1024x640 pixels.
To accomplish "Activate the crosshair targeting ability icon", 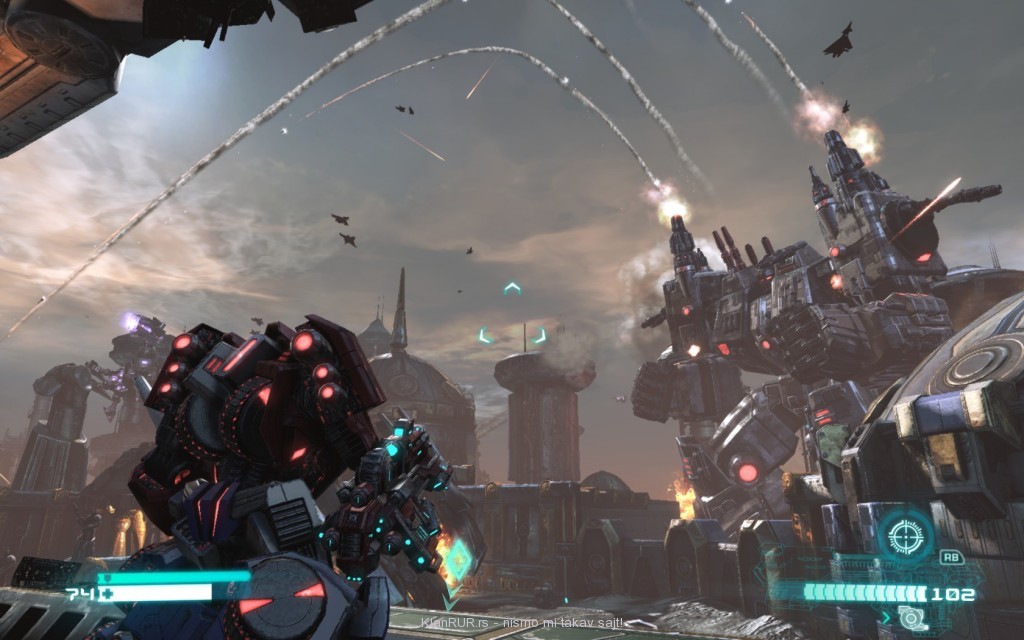I will pos(906,535).
